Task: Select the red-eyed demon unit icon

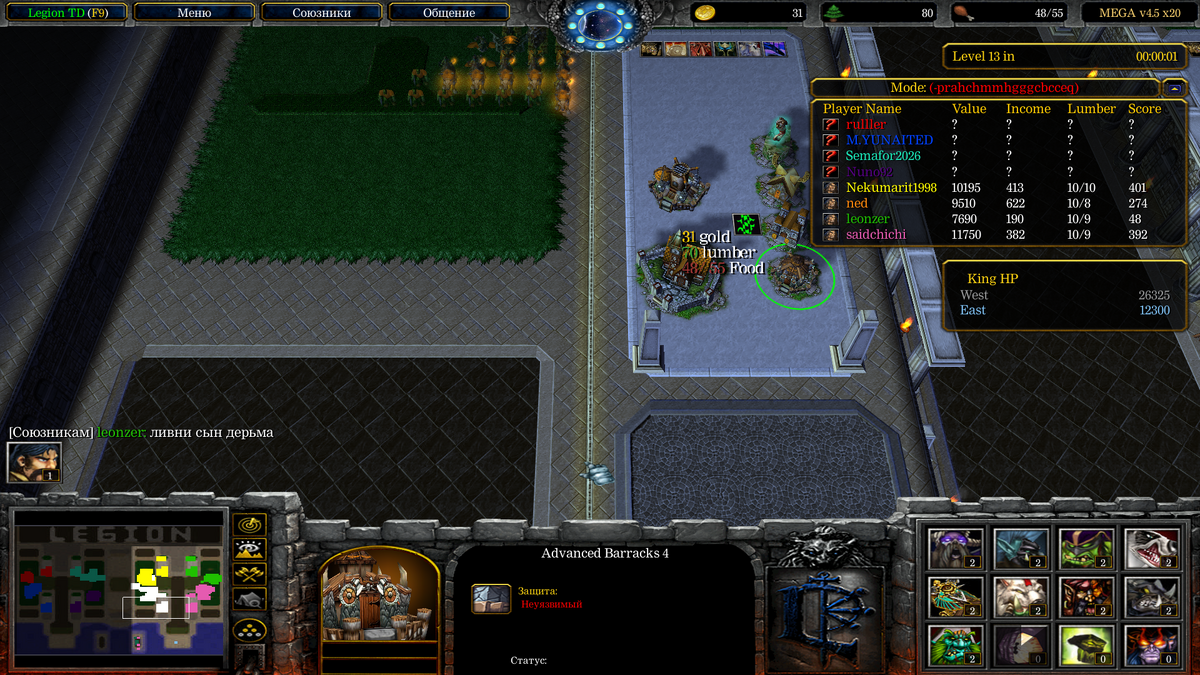Action: (1151, 645)
